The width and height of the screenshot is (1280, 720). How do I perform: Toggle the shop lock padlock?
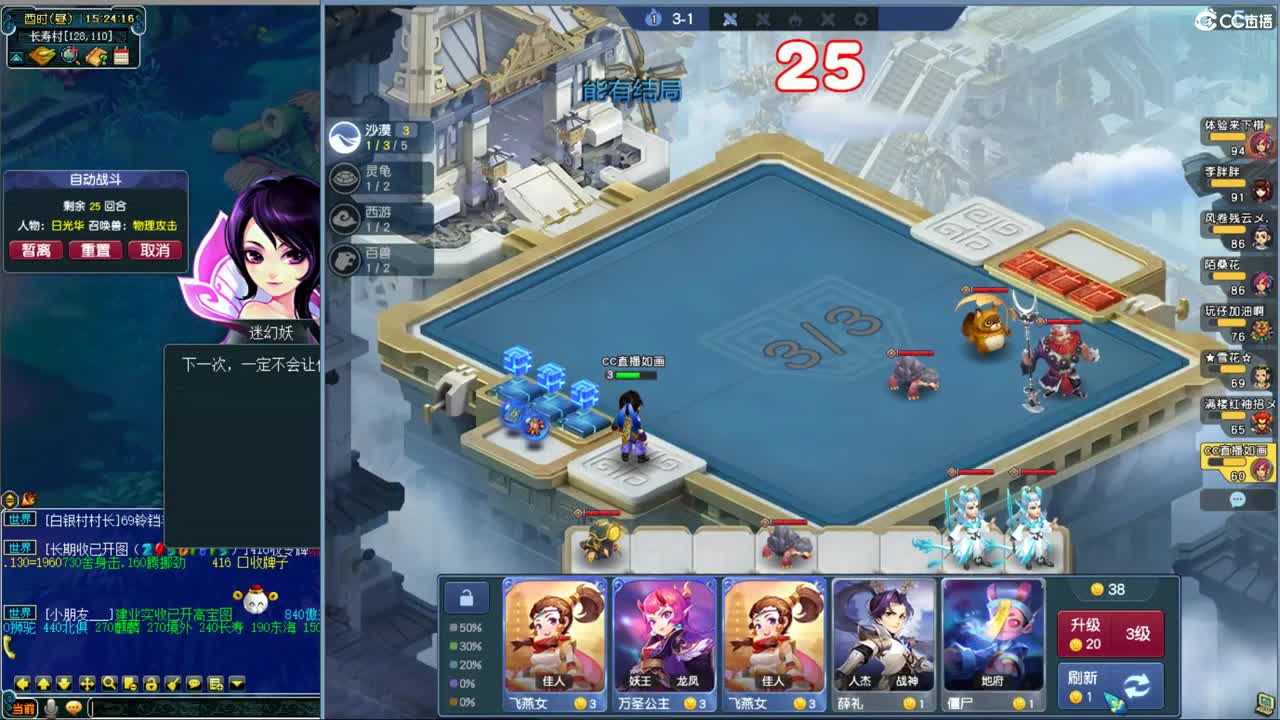tap(466, 597)
